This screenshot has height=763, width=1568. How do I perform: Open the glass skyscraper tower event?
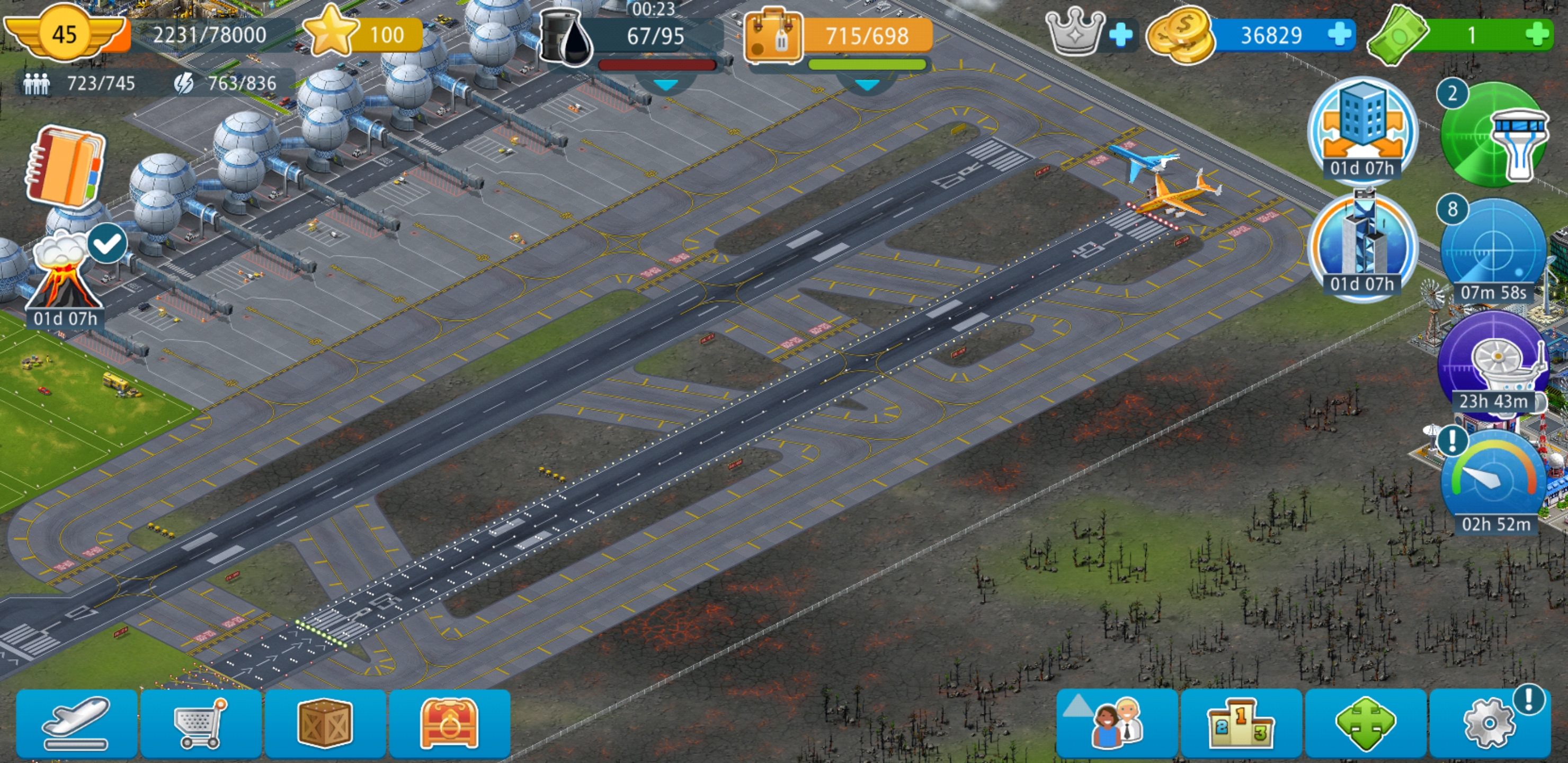point(1362,245)
